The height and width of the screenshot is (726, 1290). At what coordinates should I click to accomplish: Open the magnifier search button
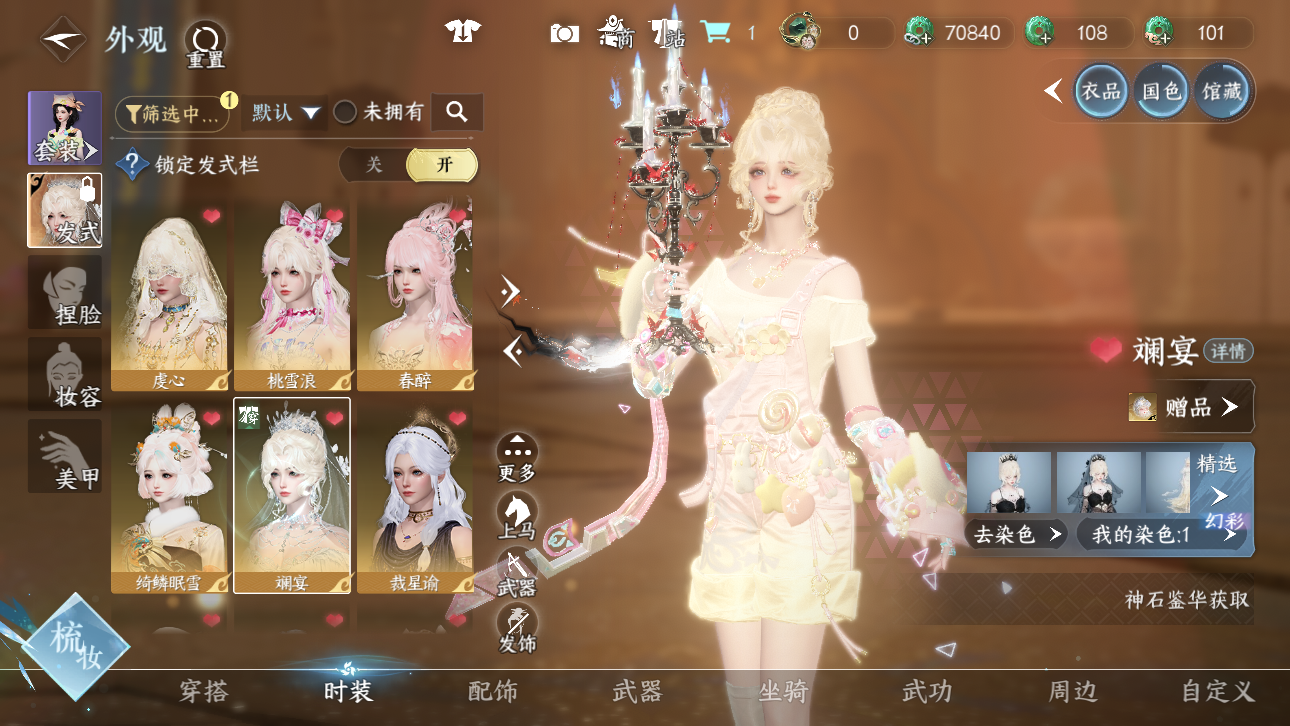point(457,112)
